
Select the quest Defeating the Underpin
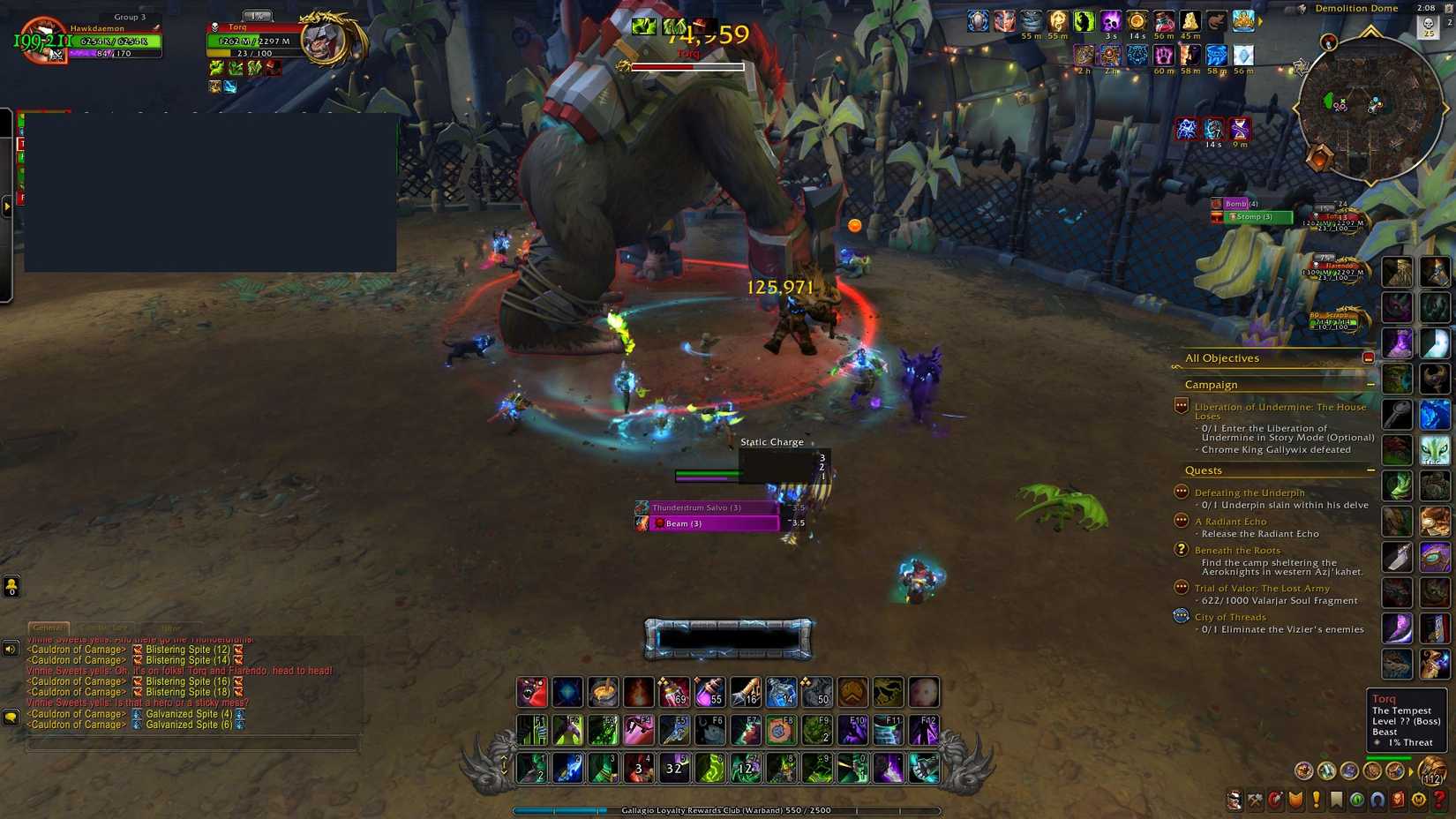click(x=1250, y=492)
